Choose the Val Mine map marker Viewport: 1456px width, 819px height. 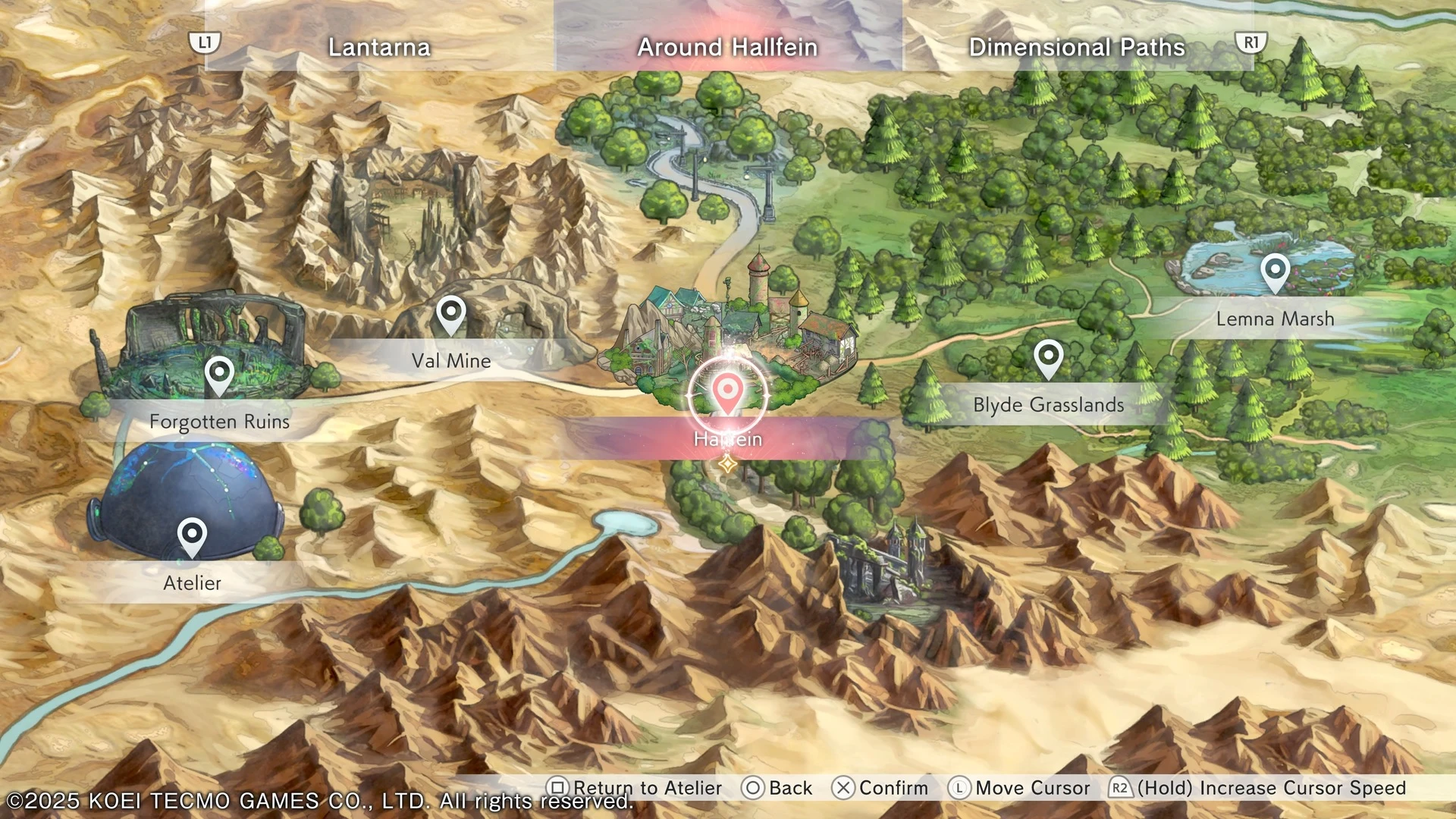coord(451,314)
